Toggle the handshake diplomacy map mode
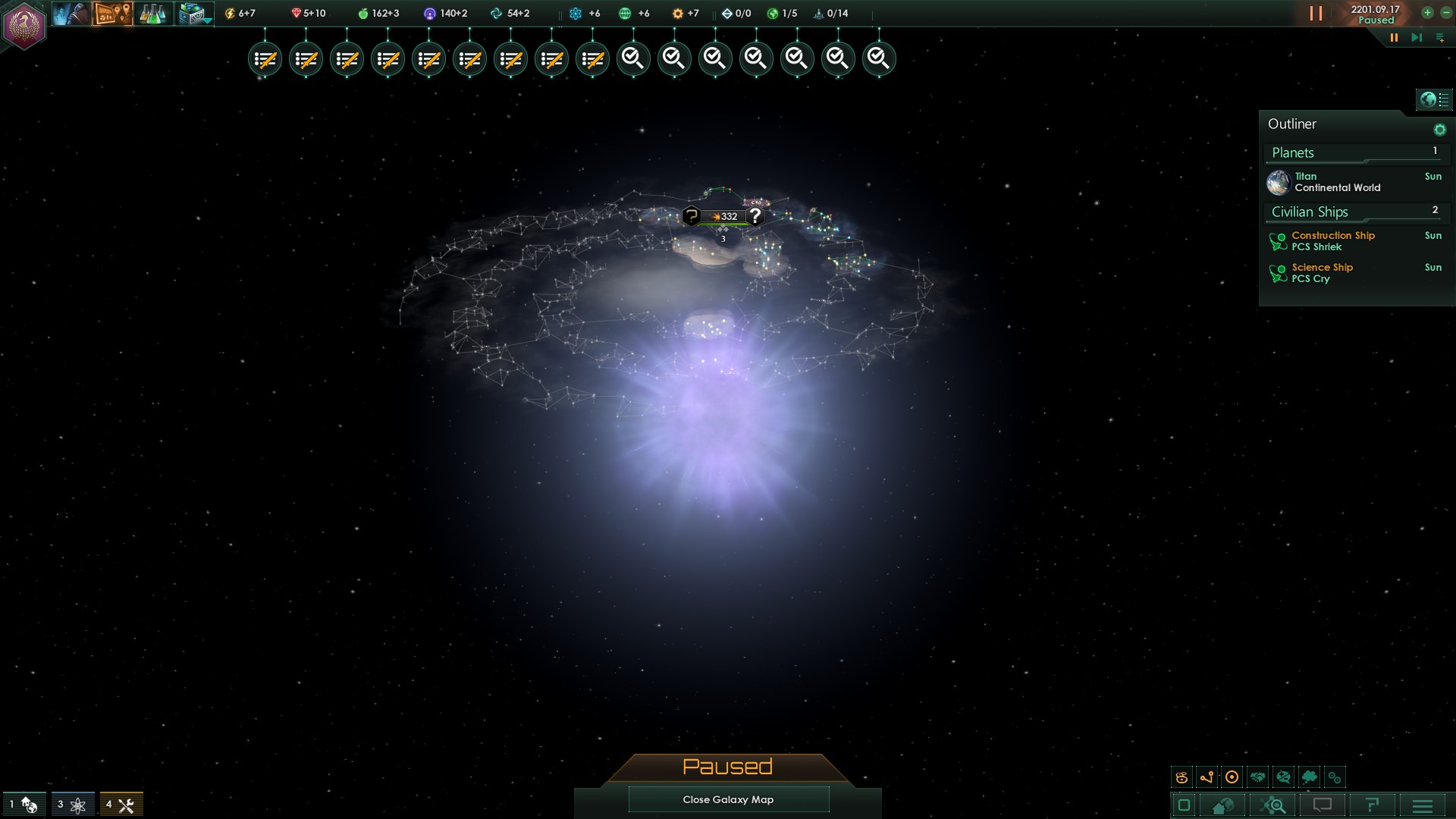Viewport: 1456px width, 819px height. pos(1257,777)
